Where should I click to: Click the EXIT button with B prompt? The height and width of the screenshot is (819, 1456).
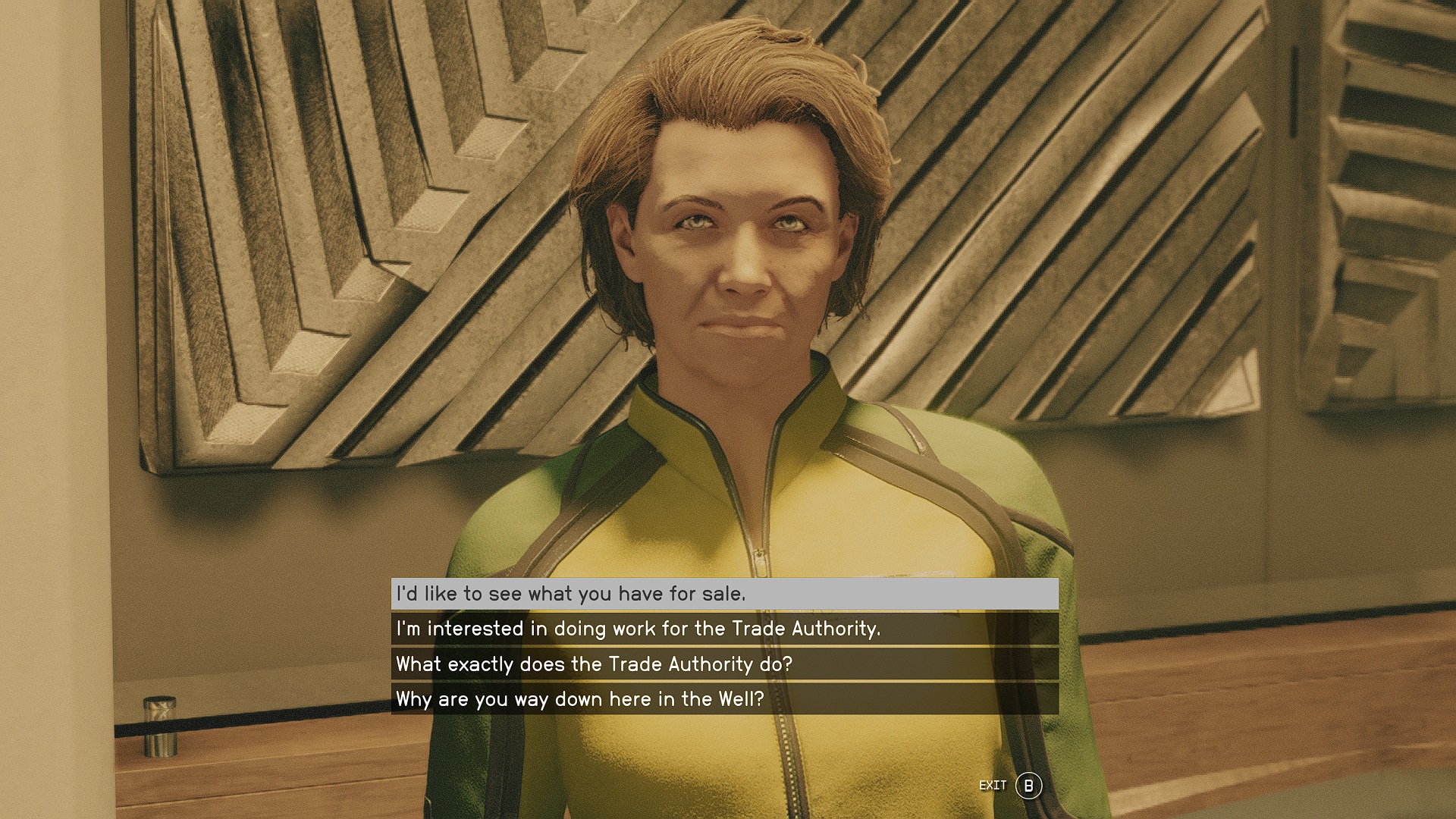point(1009,786)
